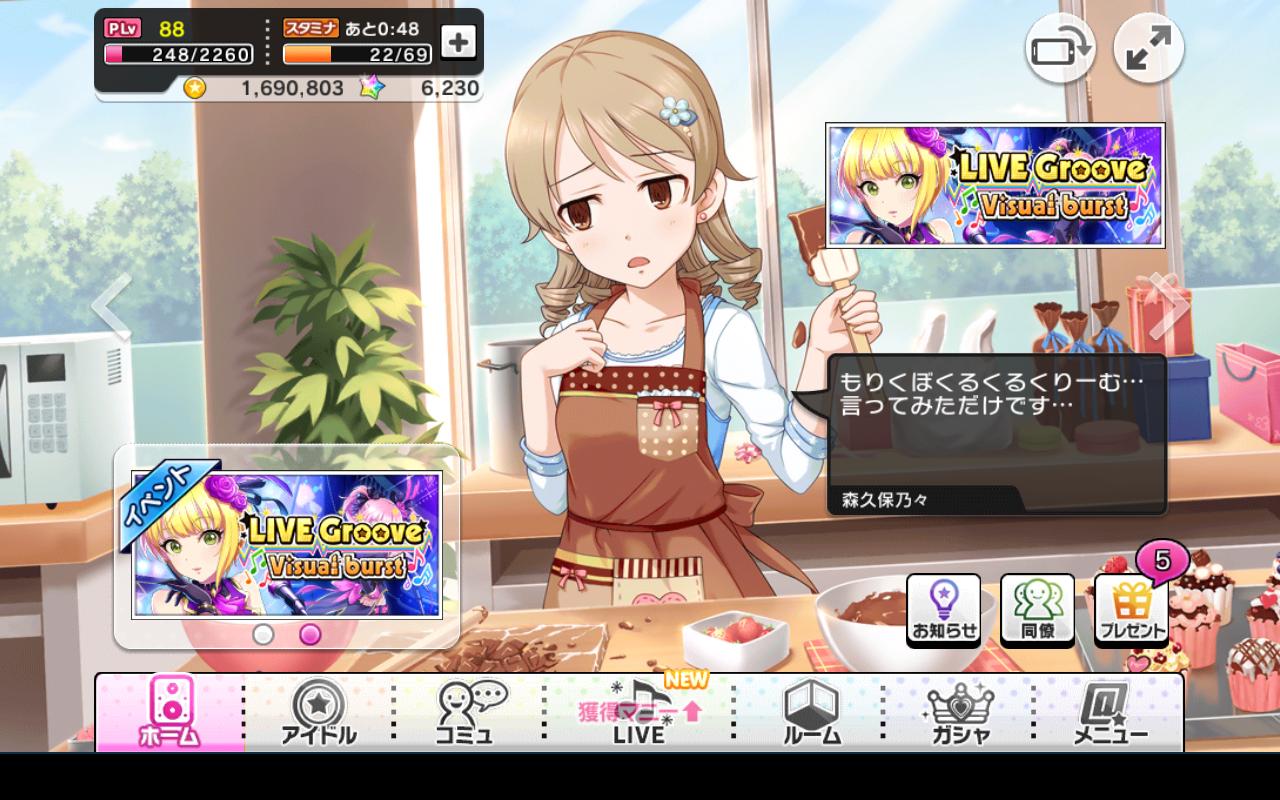Open the ガシャ gacha screen
The image size is (1280, 800).
click(960, 712)
